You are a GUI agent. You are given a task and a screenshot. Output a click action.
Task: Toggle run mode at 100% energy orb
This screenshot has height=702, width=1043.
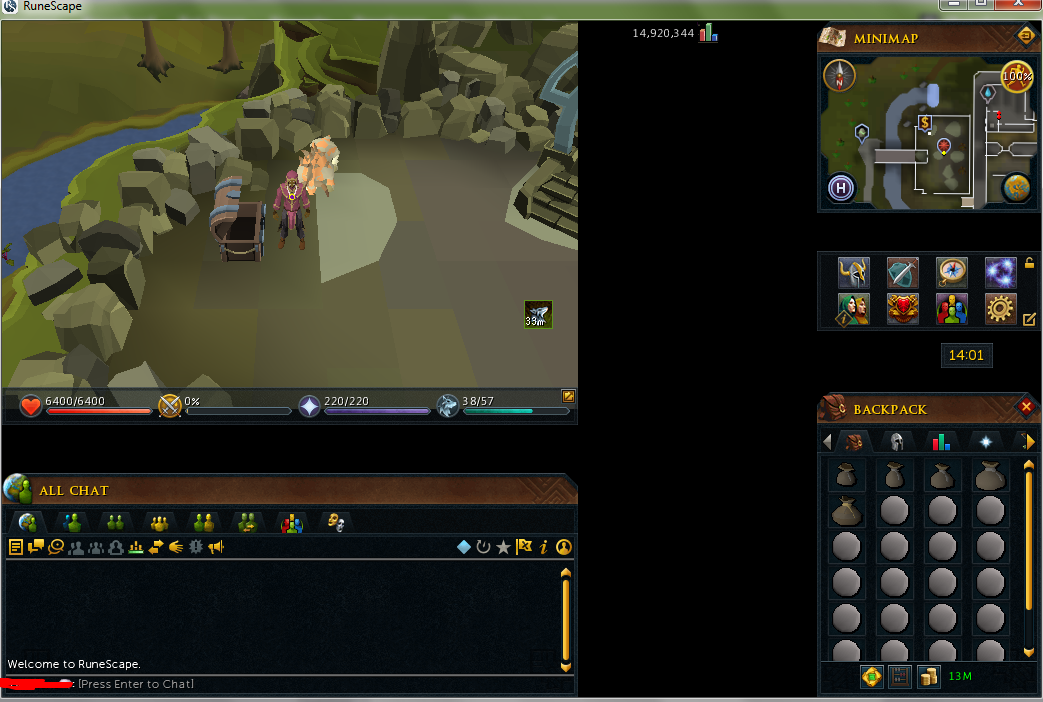[1017, 77]
